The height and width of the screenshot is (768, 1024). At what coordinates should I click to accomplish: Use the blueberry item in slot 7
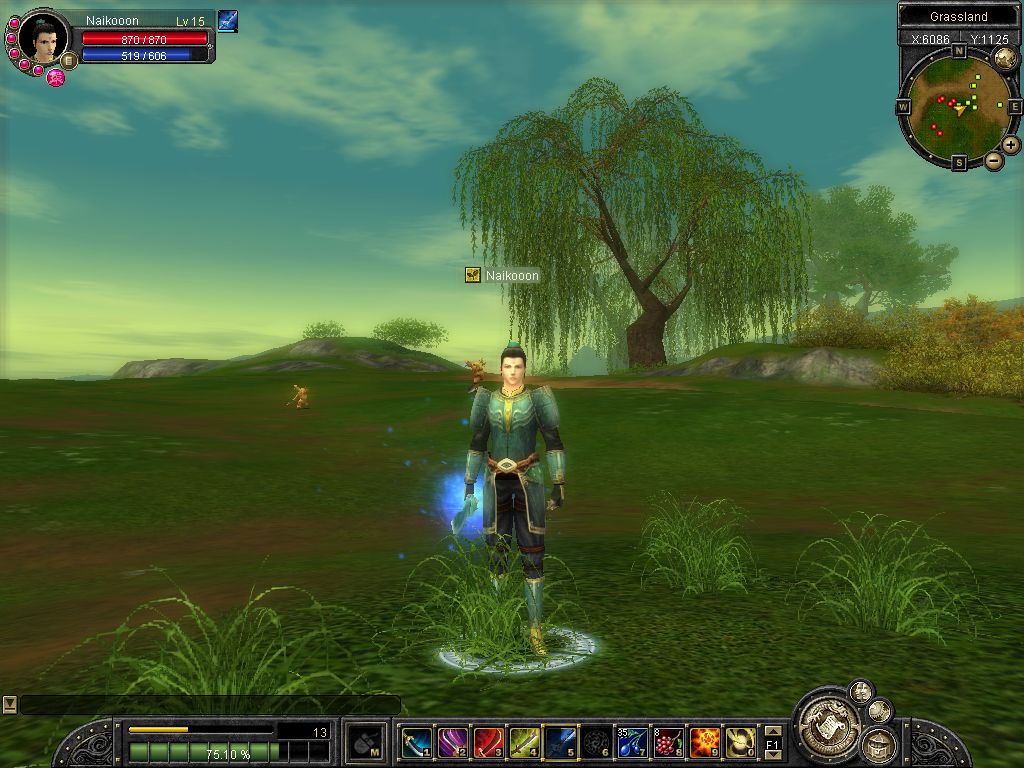pyautogui.click(x=632, y=742)
